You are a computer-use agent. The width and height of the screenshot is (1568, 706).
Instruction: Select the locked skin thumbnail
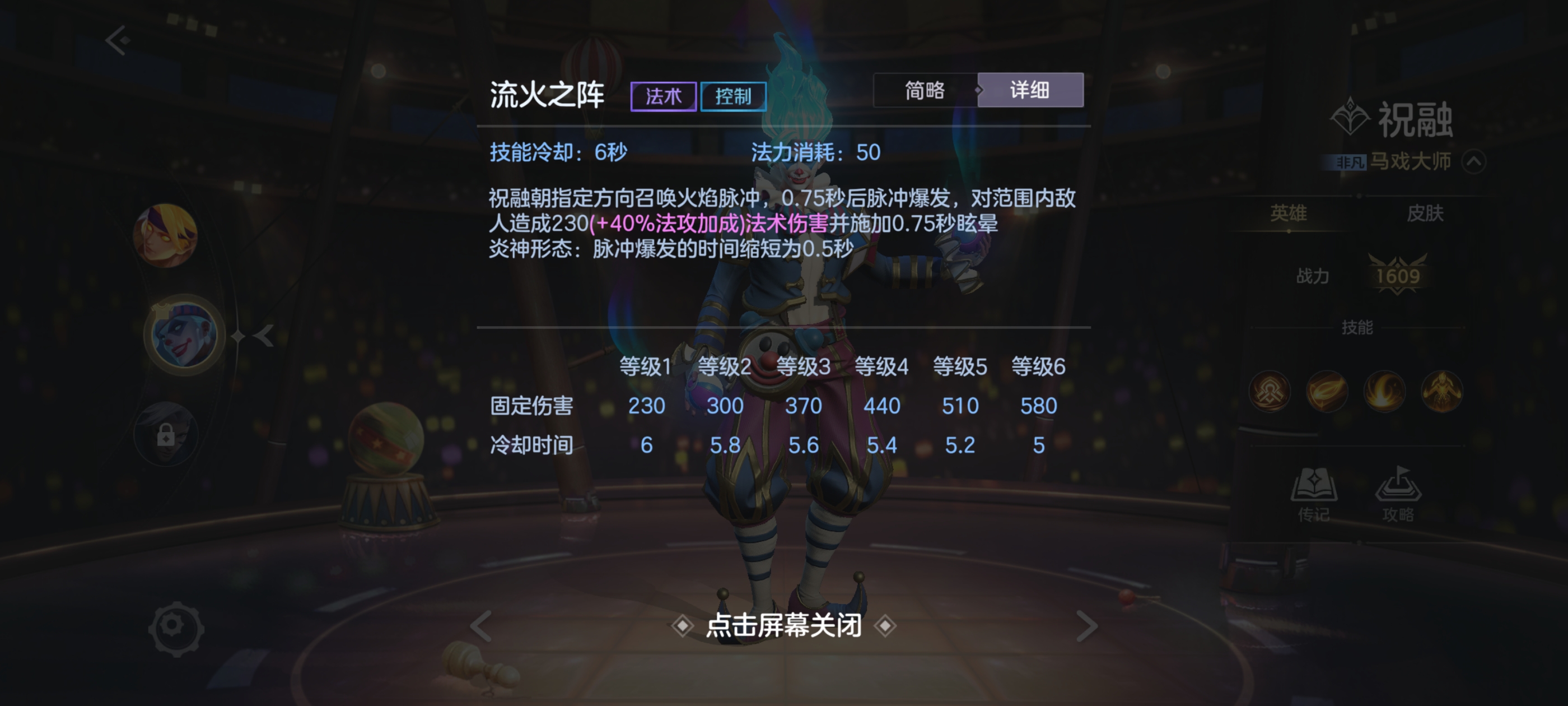pyautogui.click(x=167, y=434)
